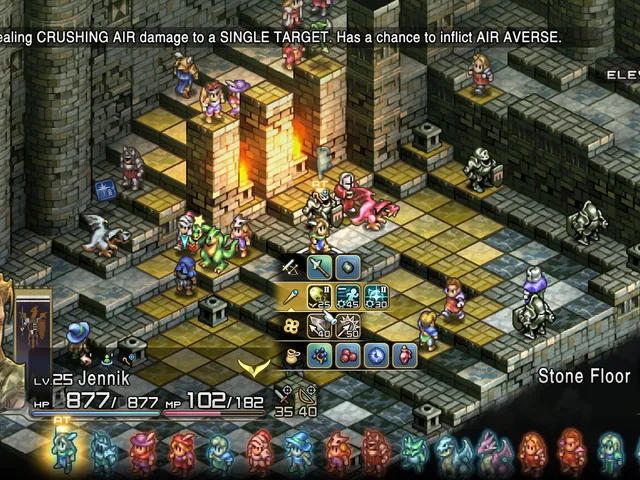640x480 pixels.
Task: Choose the green stone throw icon
Action: (347, 267)
